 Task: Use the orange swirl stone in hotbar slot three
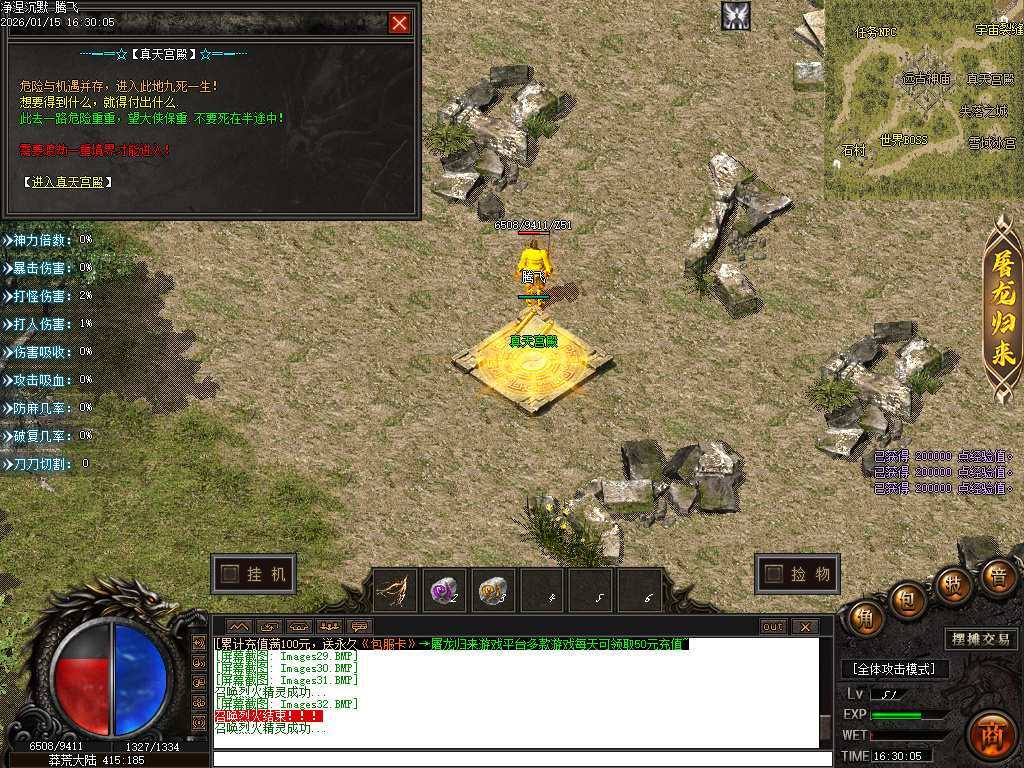[x=493, y=591]
